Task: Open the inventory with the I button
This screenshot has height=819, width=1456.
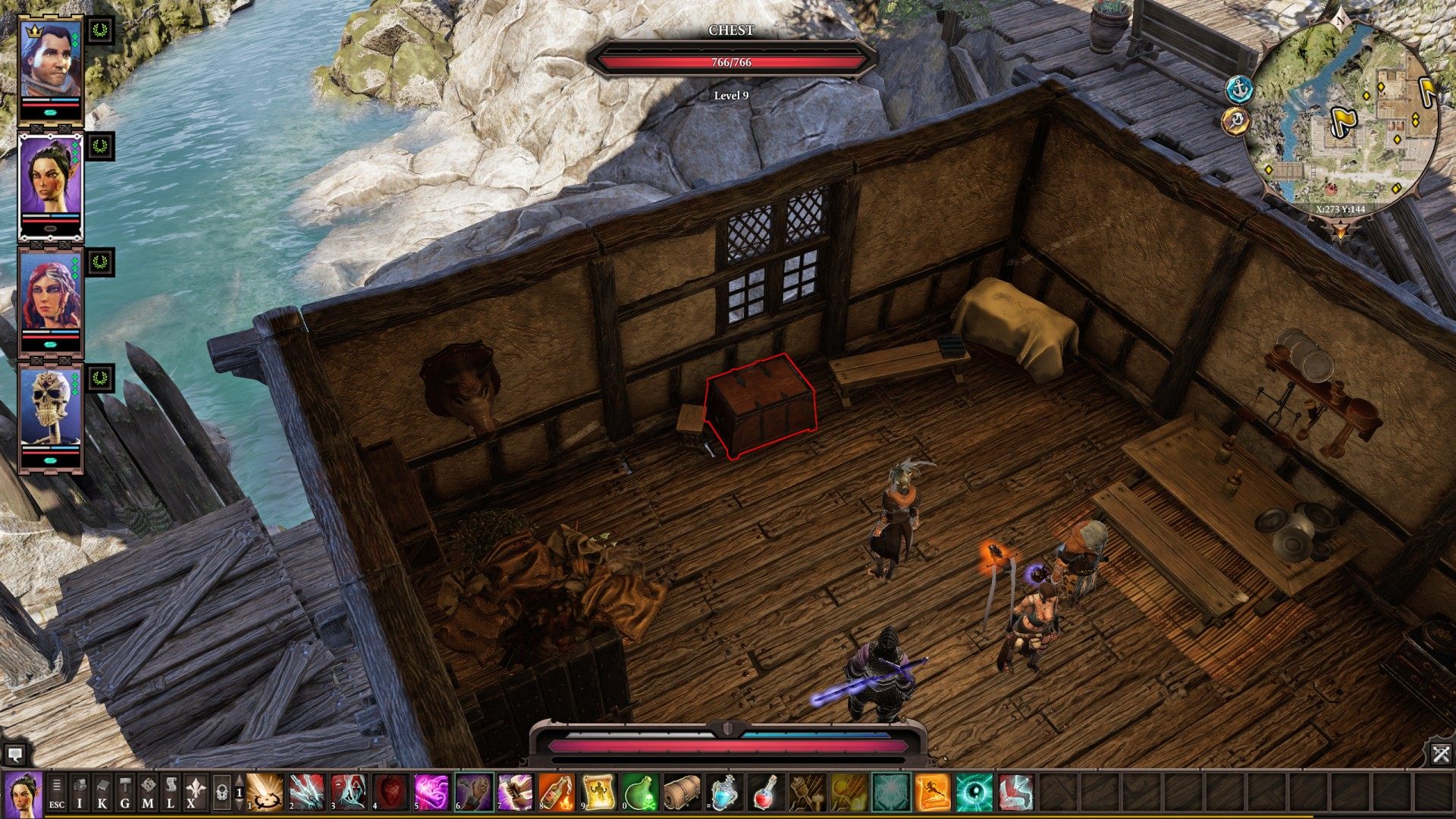Action: 80,792
